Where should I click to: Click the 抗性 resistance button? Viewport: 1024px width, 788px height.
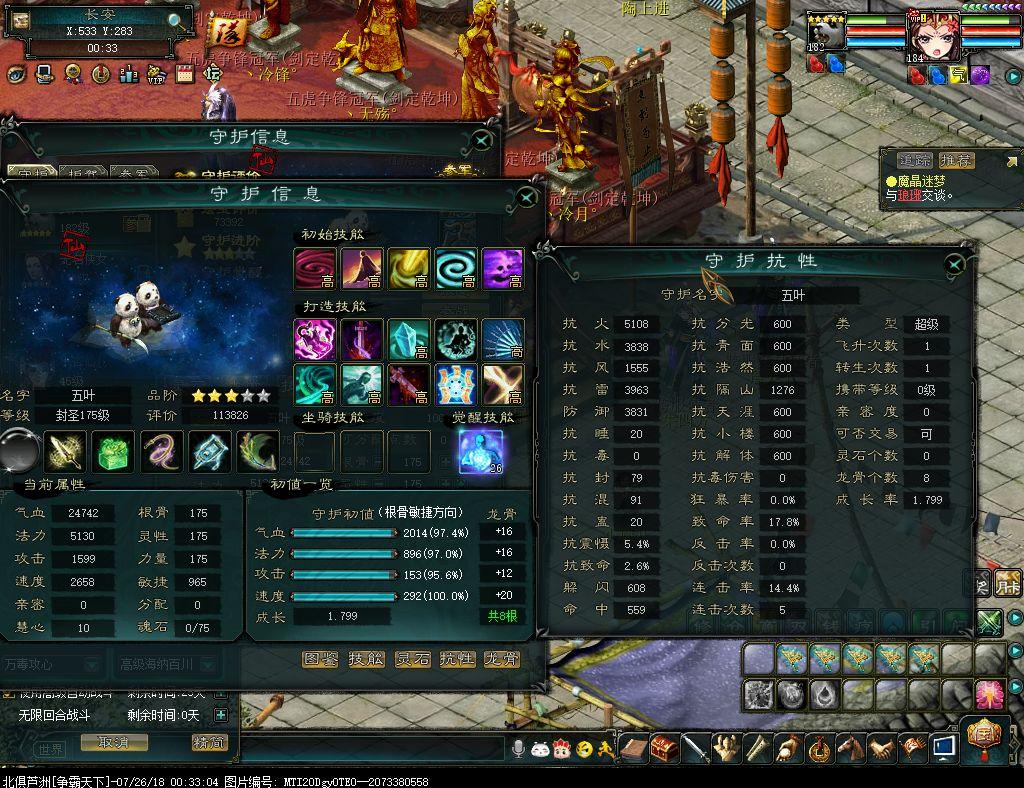458,659
